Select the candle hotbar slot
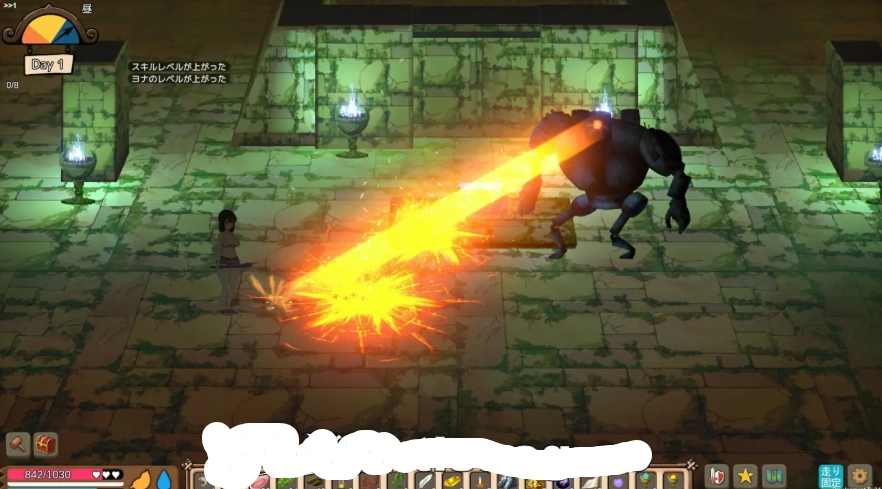The image size is (882, 489). click(x=480, y=482)
